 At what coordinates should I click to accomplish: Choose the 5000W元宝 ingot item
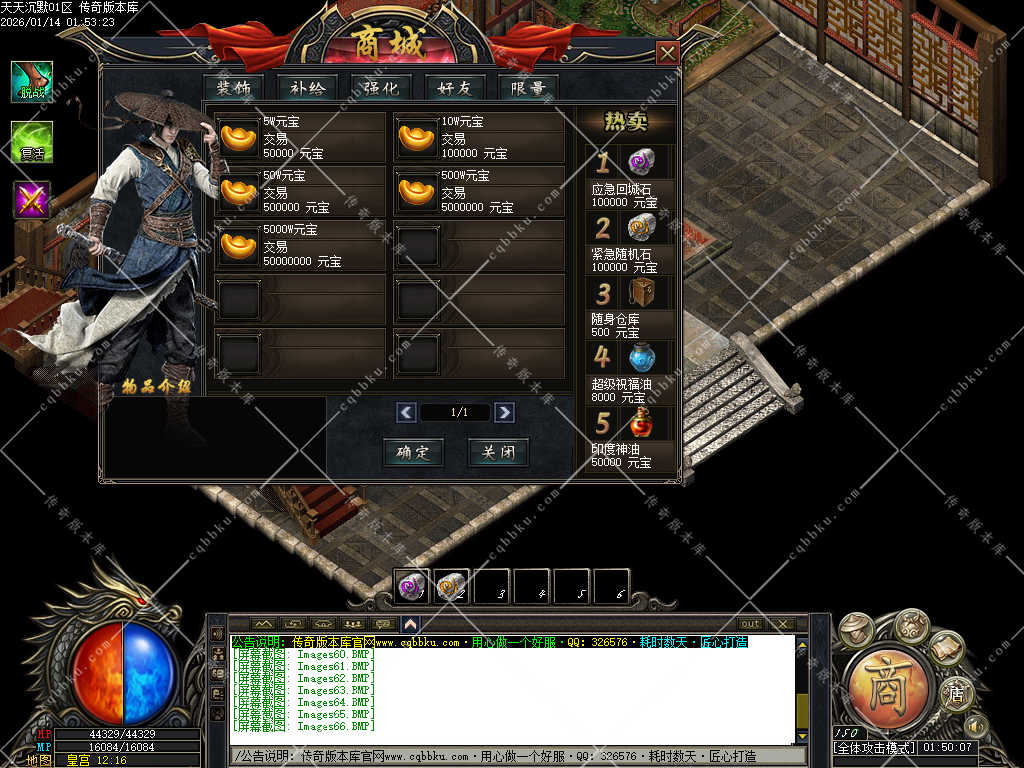(x=238, y=244)
